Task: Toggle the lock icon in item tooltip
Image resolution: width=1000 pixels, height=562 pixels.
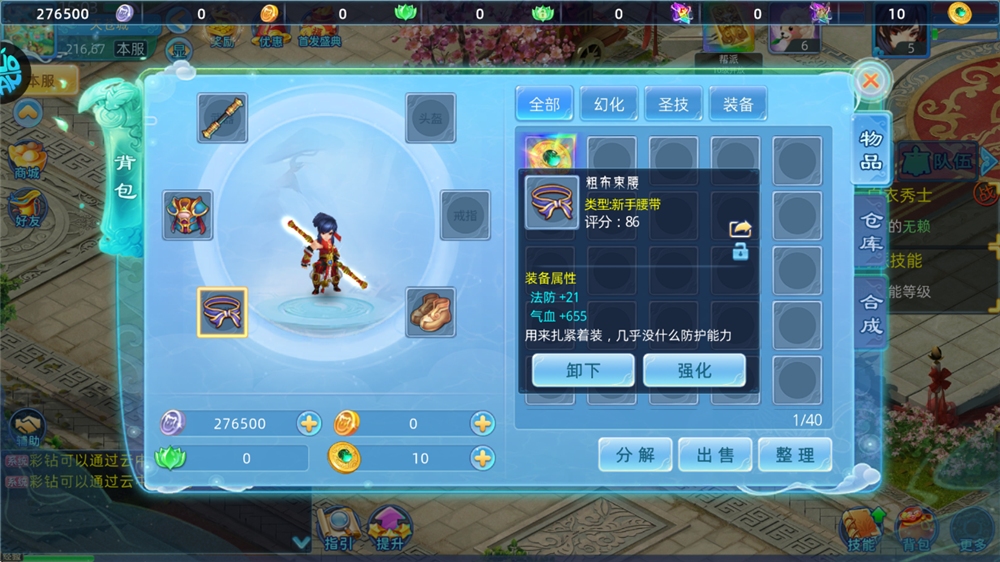Action: coord(740,252)
